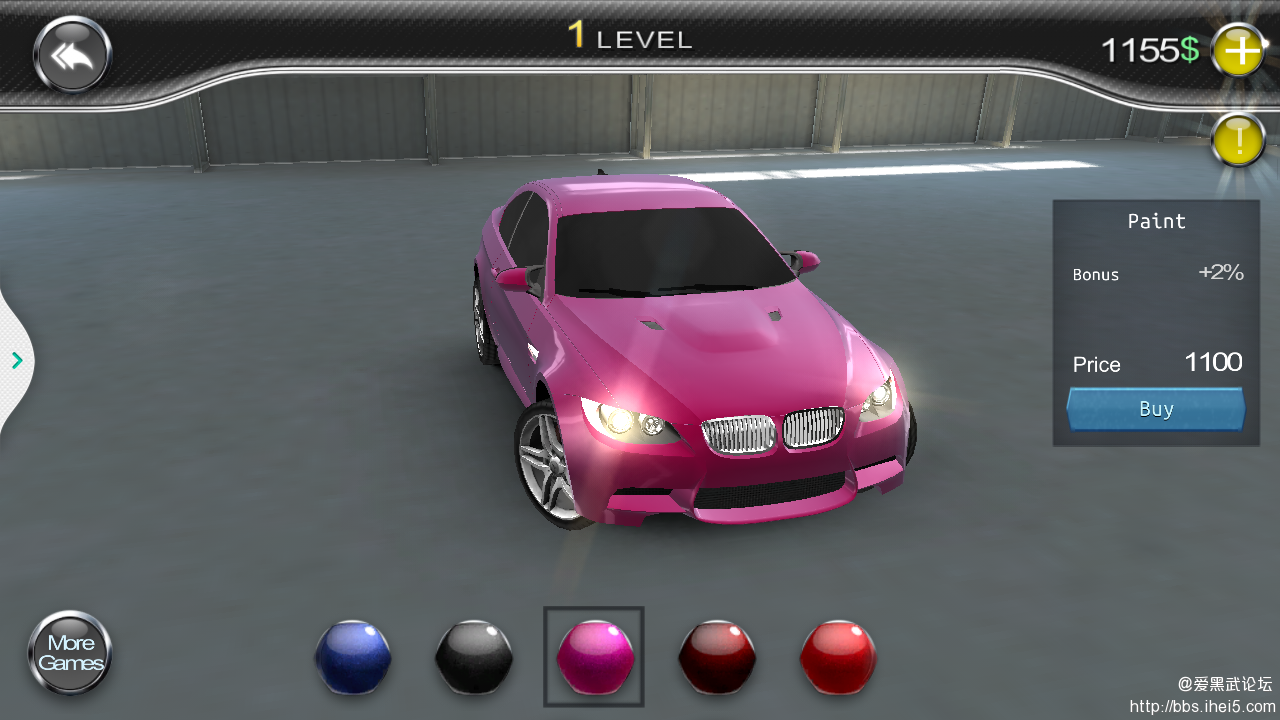The width and height of the screenshot is (1280, 720).
Task: Choose the black paint color
Action: point(474,657)
